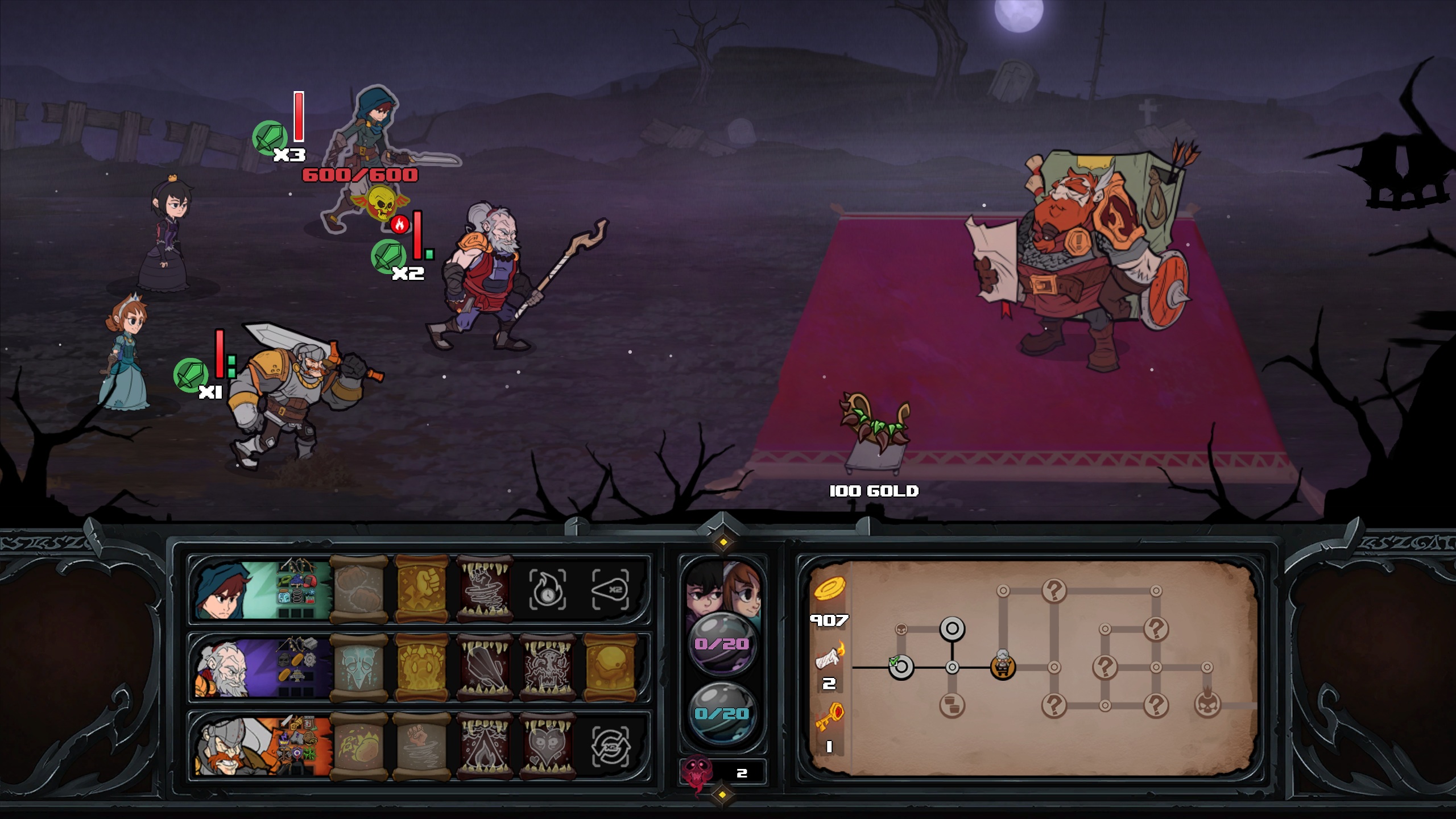Select the knight's x2 cycle arrows slot
This screenshot has width=1456, height=819.
(610, 746)
